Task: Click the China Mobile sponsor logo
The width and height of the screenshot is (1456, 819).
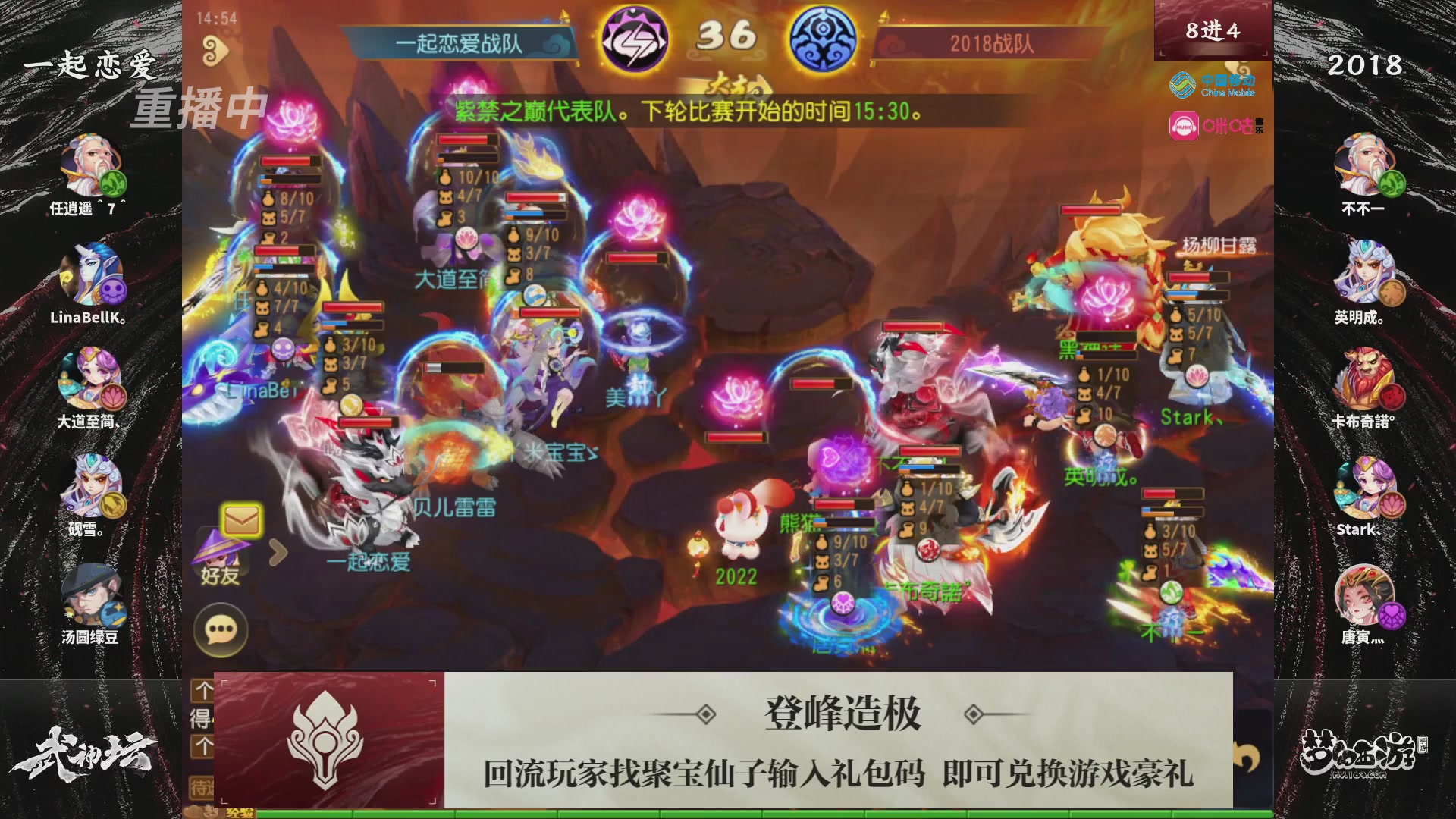Action: click(x=1210, y=86)
